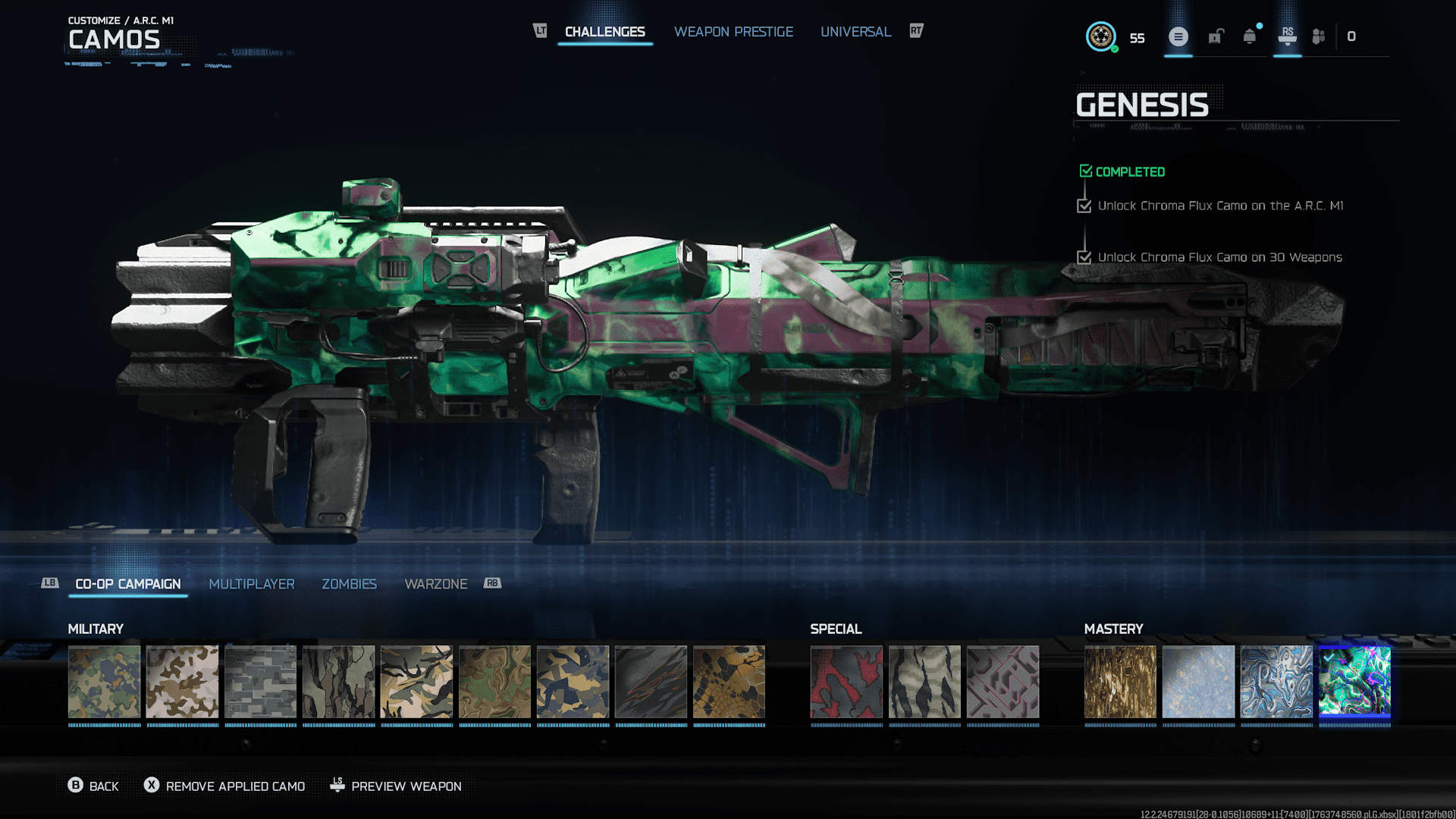Open the notifications bell
The width and height of the screenshot is (1456, 819).
click(x=1250, y=36)
